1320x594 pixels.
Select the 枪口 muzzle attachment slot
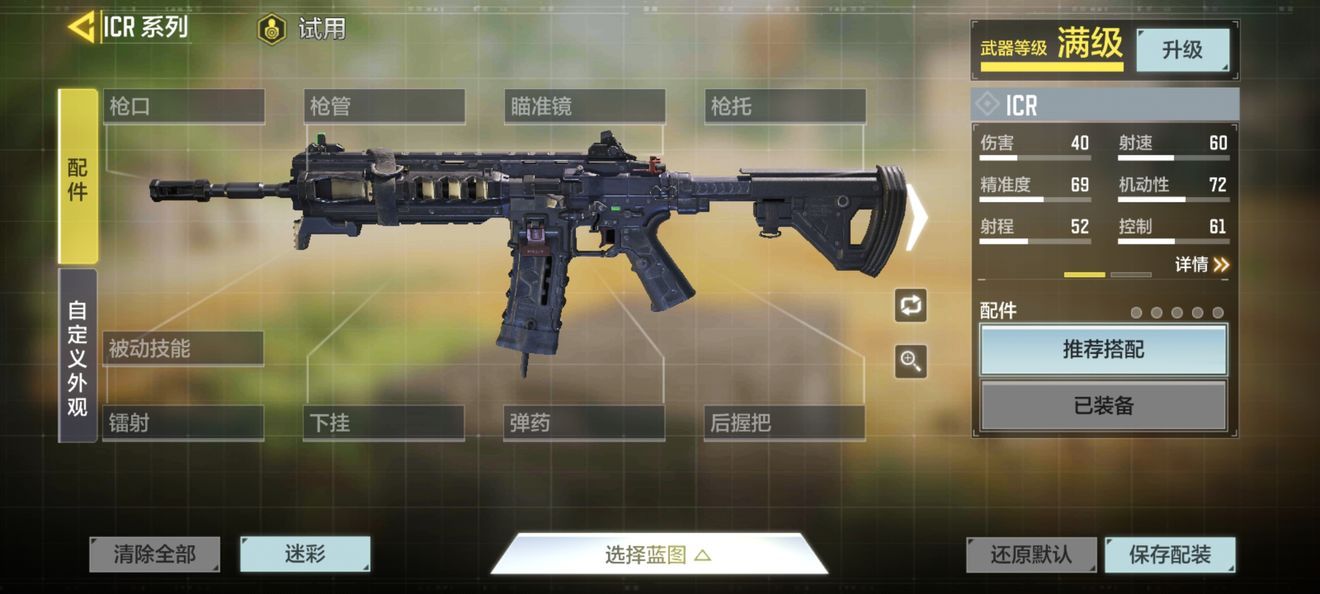(x=183, y=106)
